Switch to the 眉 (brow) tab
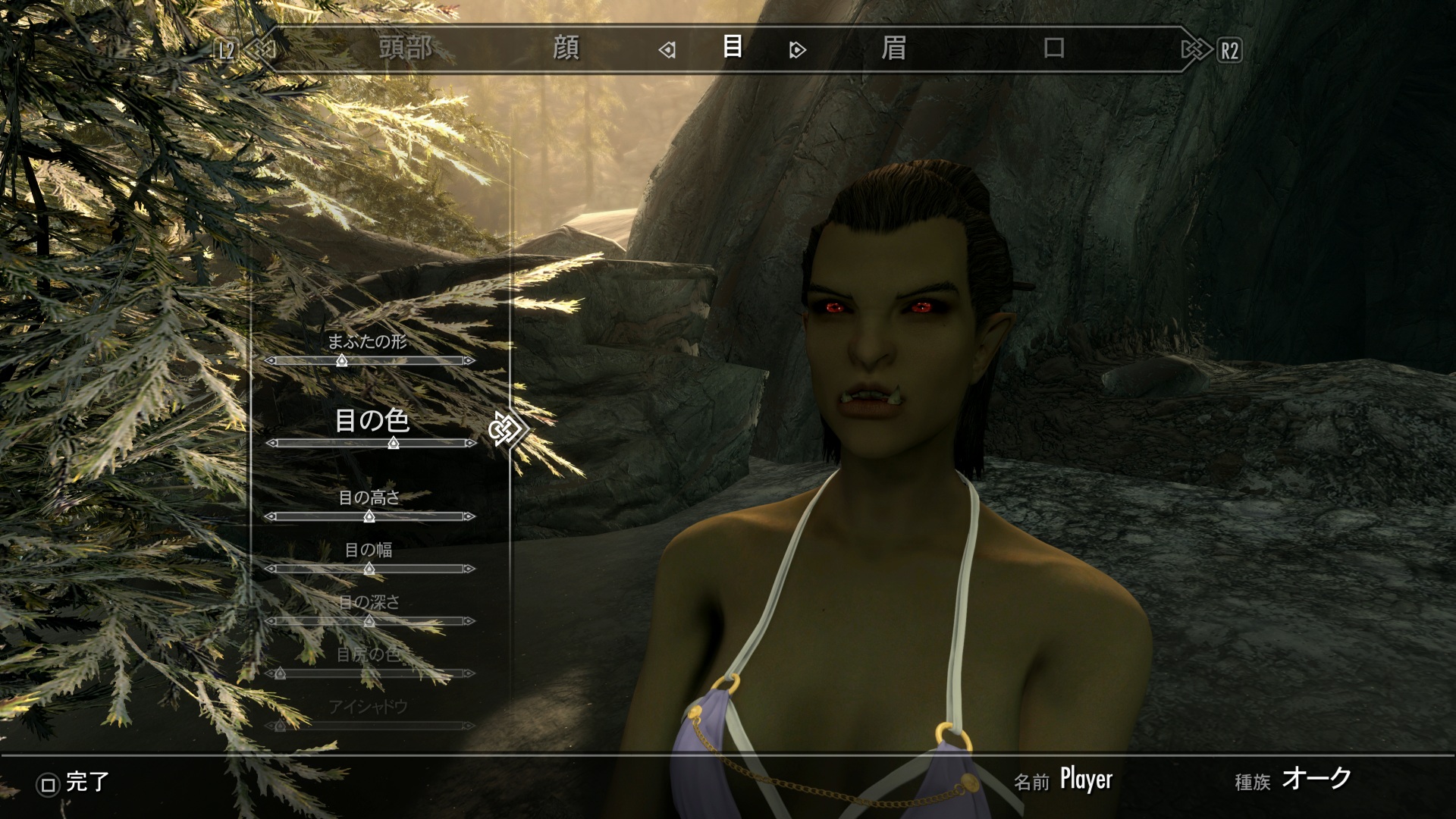Image resolution: width=1456 pixels, height=819 pixels. (x=893, y=49)
